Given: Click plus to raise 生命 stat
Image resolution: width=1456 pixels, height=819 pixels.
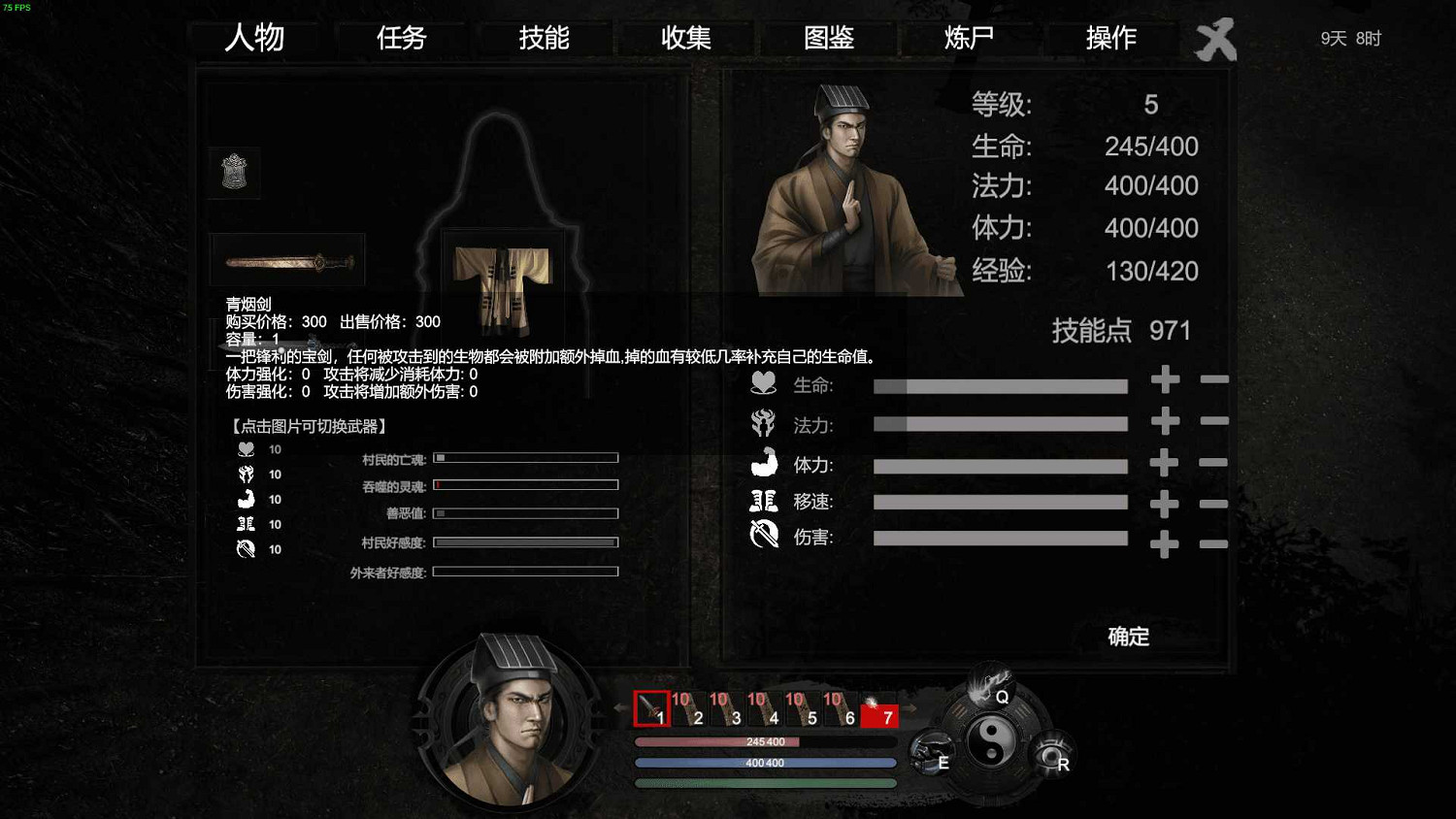Looking at the screenshot, I should point(1164,380).
